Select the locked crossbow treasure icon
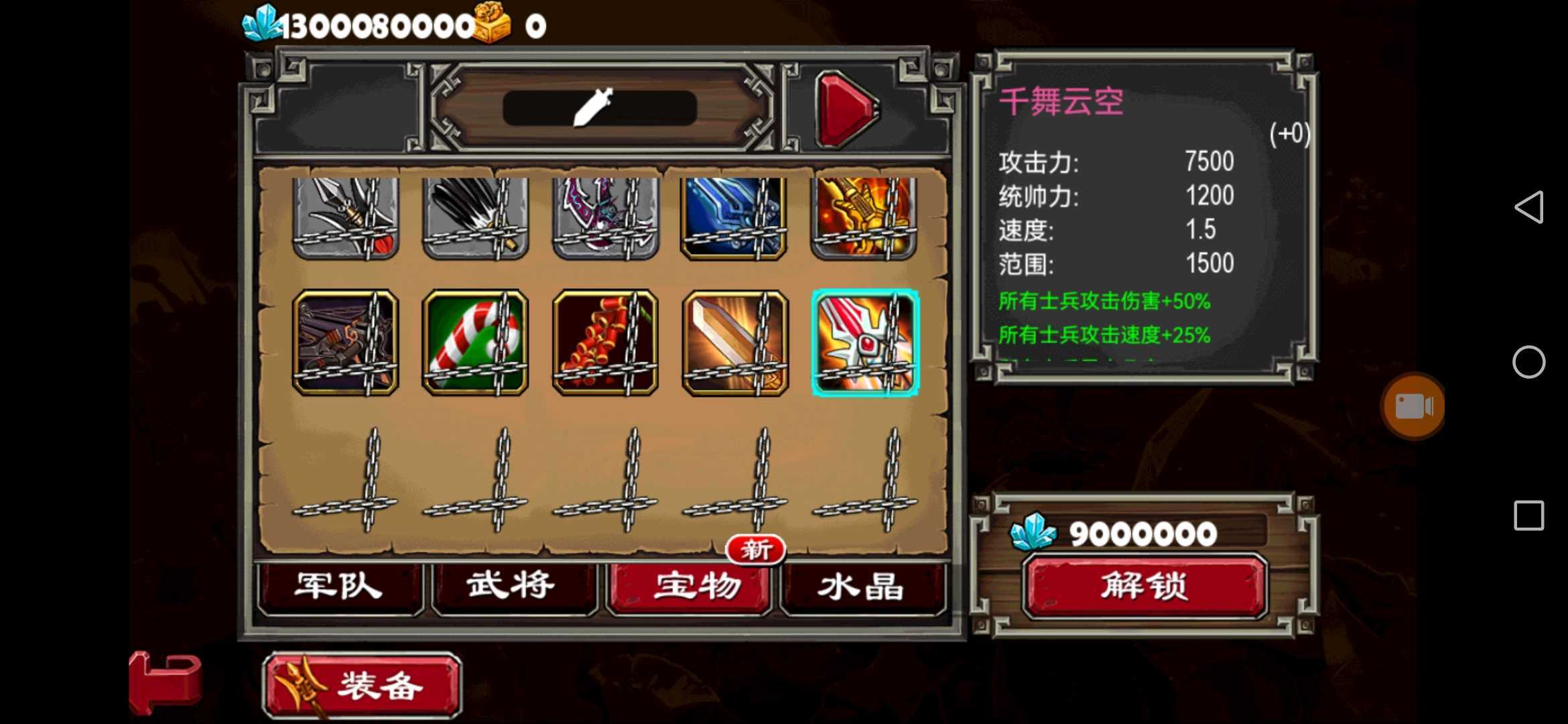 [x=346, y=343]
